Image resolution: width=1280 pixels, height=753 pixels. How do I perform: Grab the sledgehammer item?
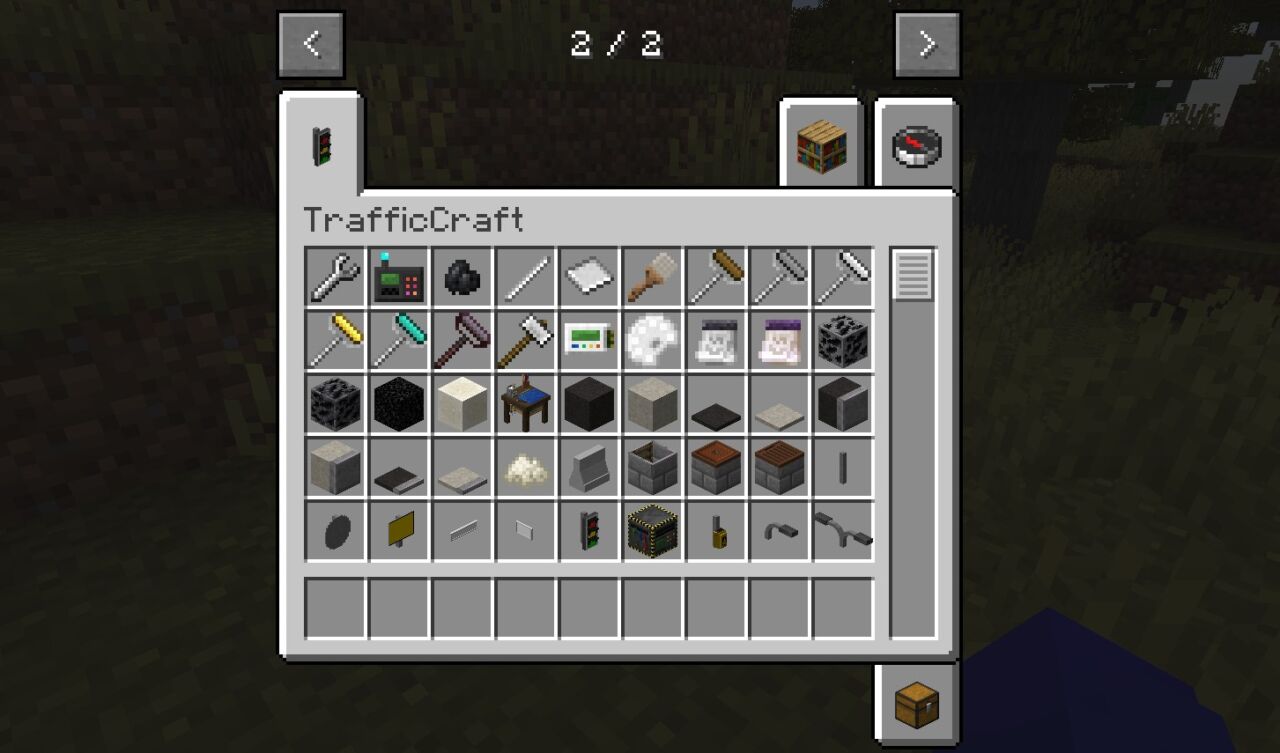pos(526,341)
